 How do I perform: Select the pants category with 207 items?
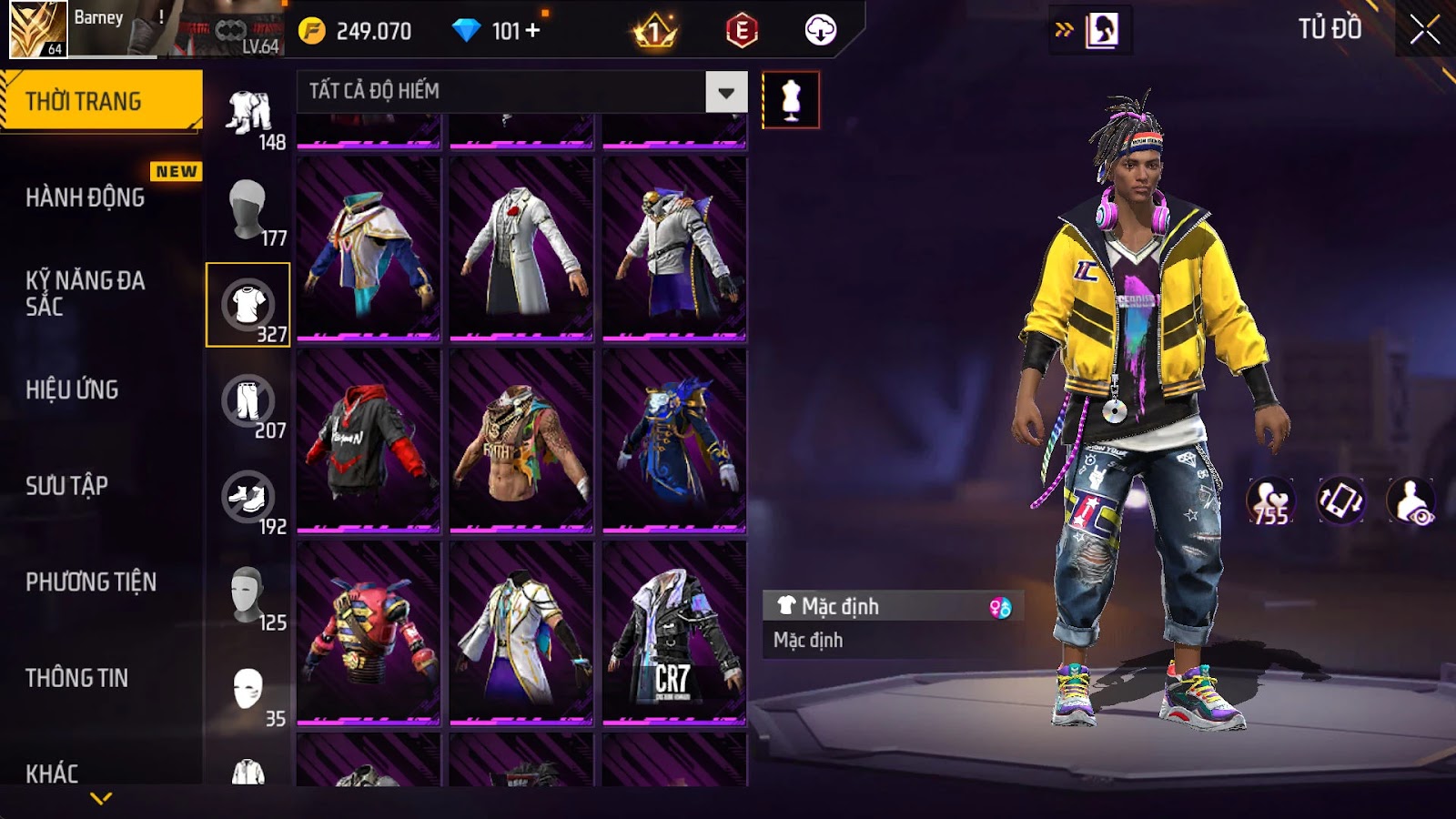click(248, 402)
